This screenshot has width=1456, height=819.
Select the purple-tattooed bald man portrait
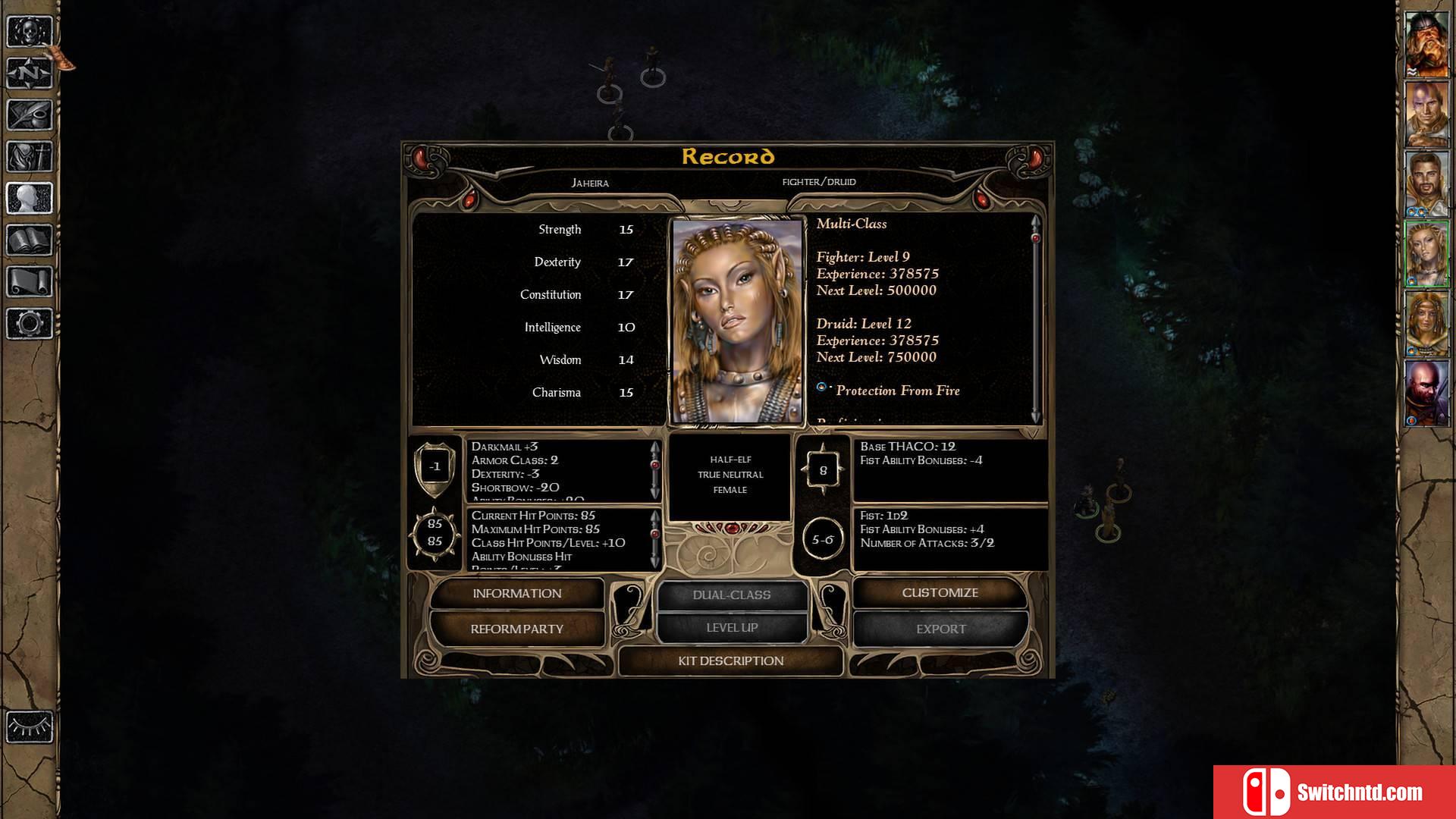click(1426, 114)
